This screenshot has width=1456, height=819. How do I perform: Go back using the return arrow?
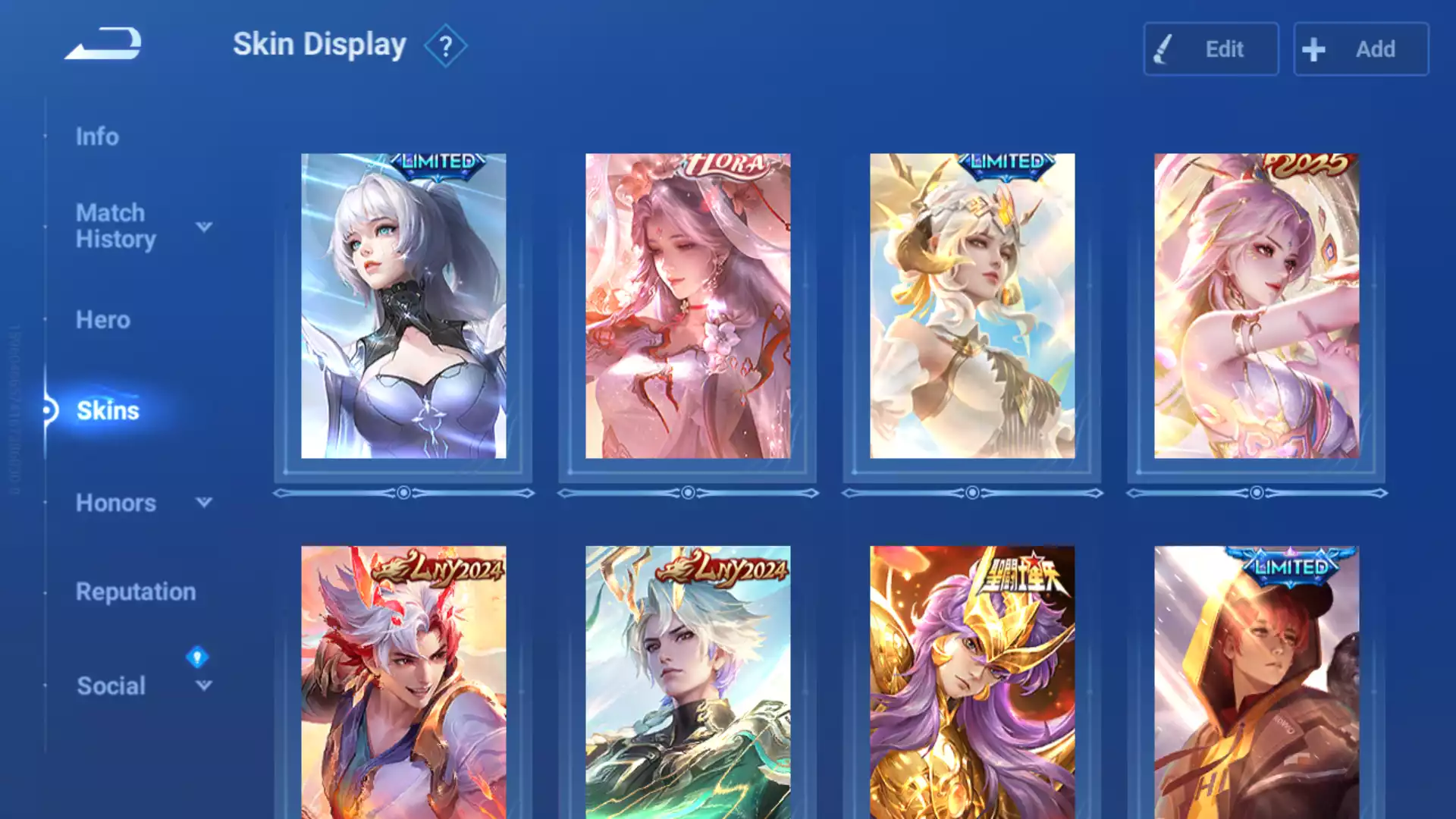point(104,44)
